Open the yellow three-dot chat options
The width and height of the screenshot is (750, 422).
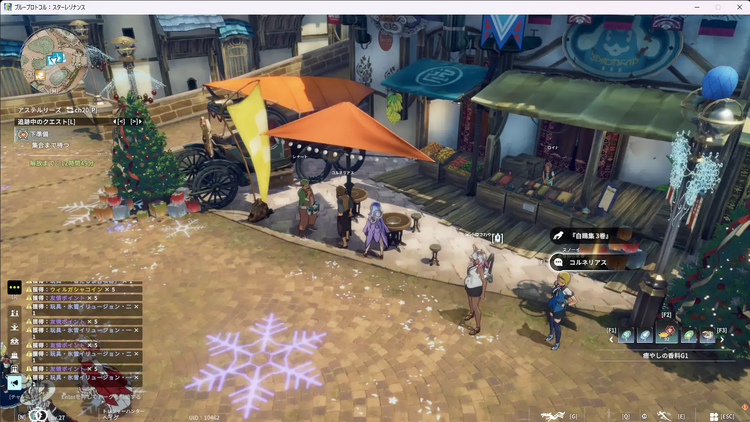pyautogui.click(x=14, y=287)
